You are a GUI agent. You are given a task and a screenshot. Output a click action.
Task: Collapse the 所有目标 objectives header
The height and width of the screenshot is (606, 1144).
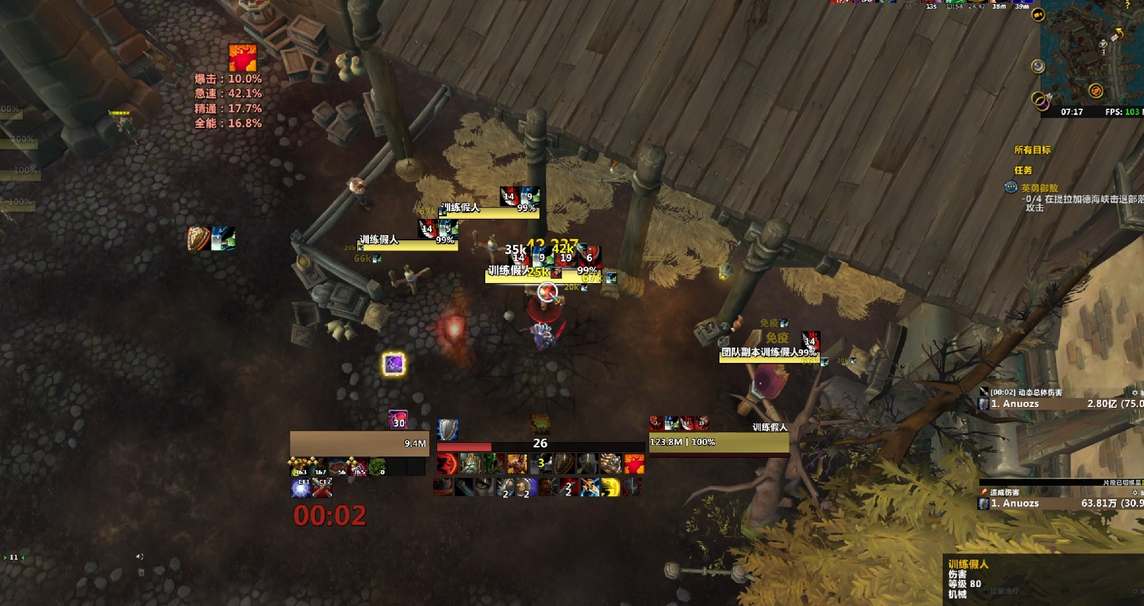[x=1032, y=150]
